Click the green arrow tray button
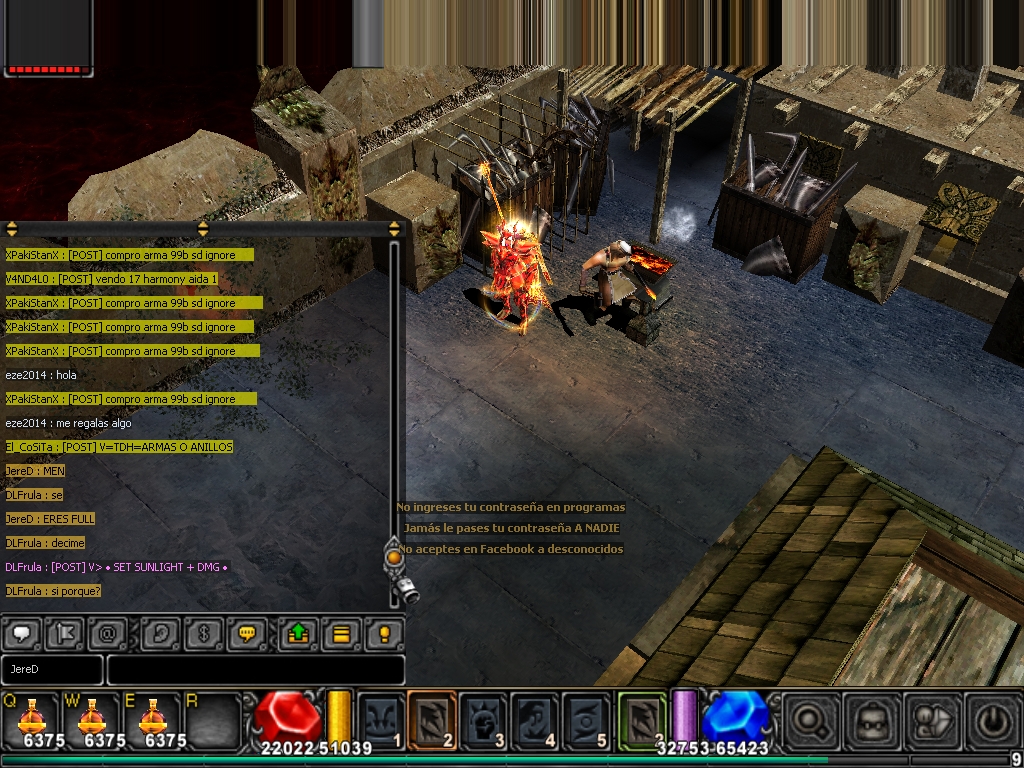This screenshot has height=768, width=1024. [298, 633]
